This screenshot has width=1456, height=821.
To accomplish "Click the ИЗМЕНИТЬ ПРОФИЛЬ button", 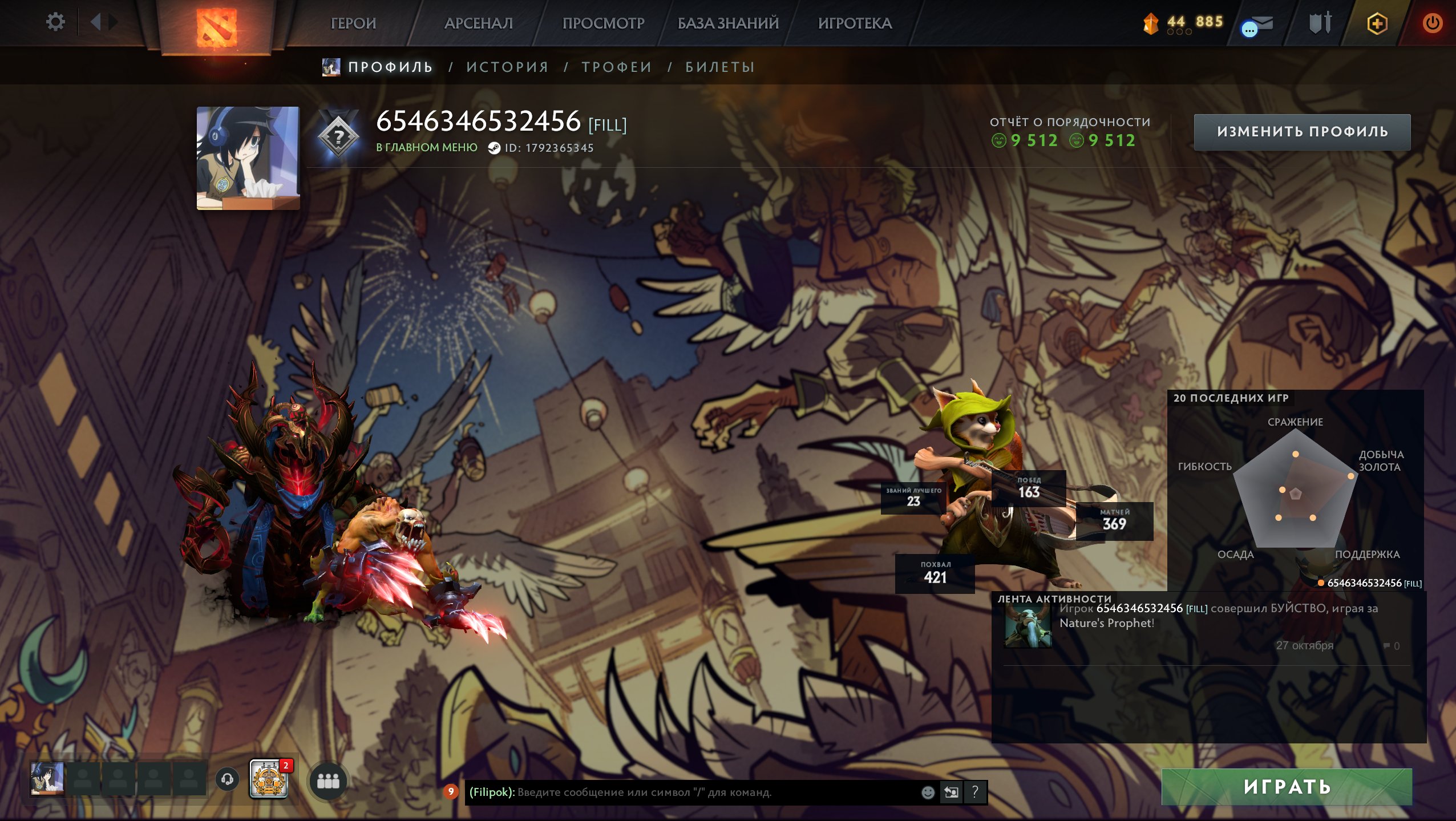I will click(x=1302, y=132).
